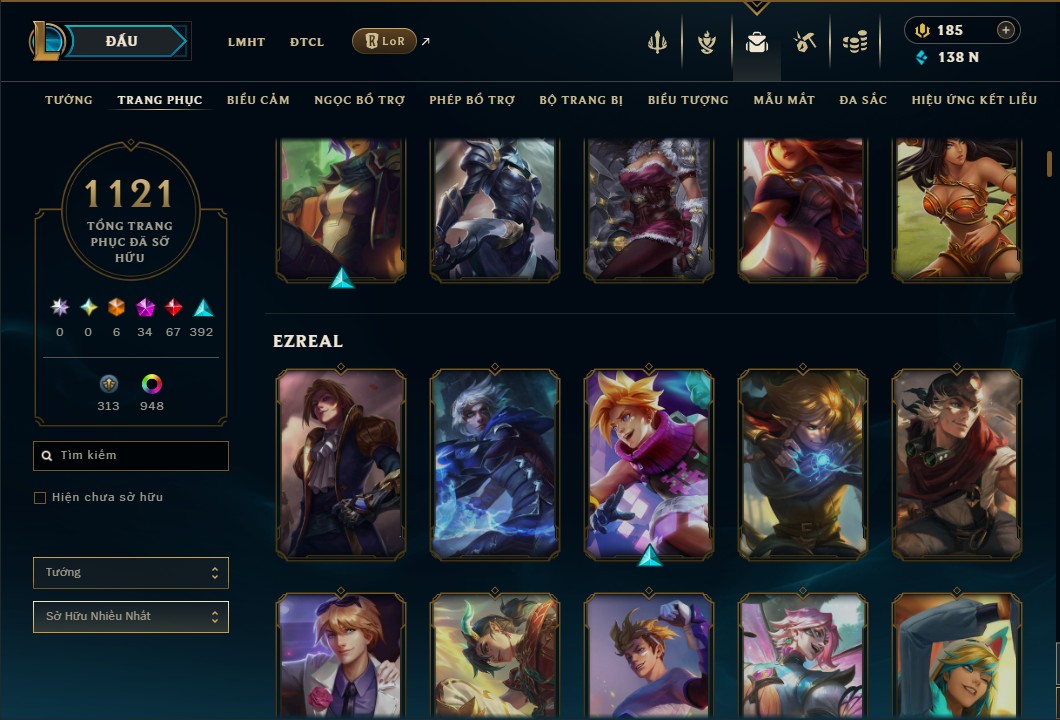This screenshot has height=720, width=1060.
Task: Open the Sở Hữu Nhiều Nhất sort dropdown
Action: point(131,617)
